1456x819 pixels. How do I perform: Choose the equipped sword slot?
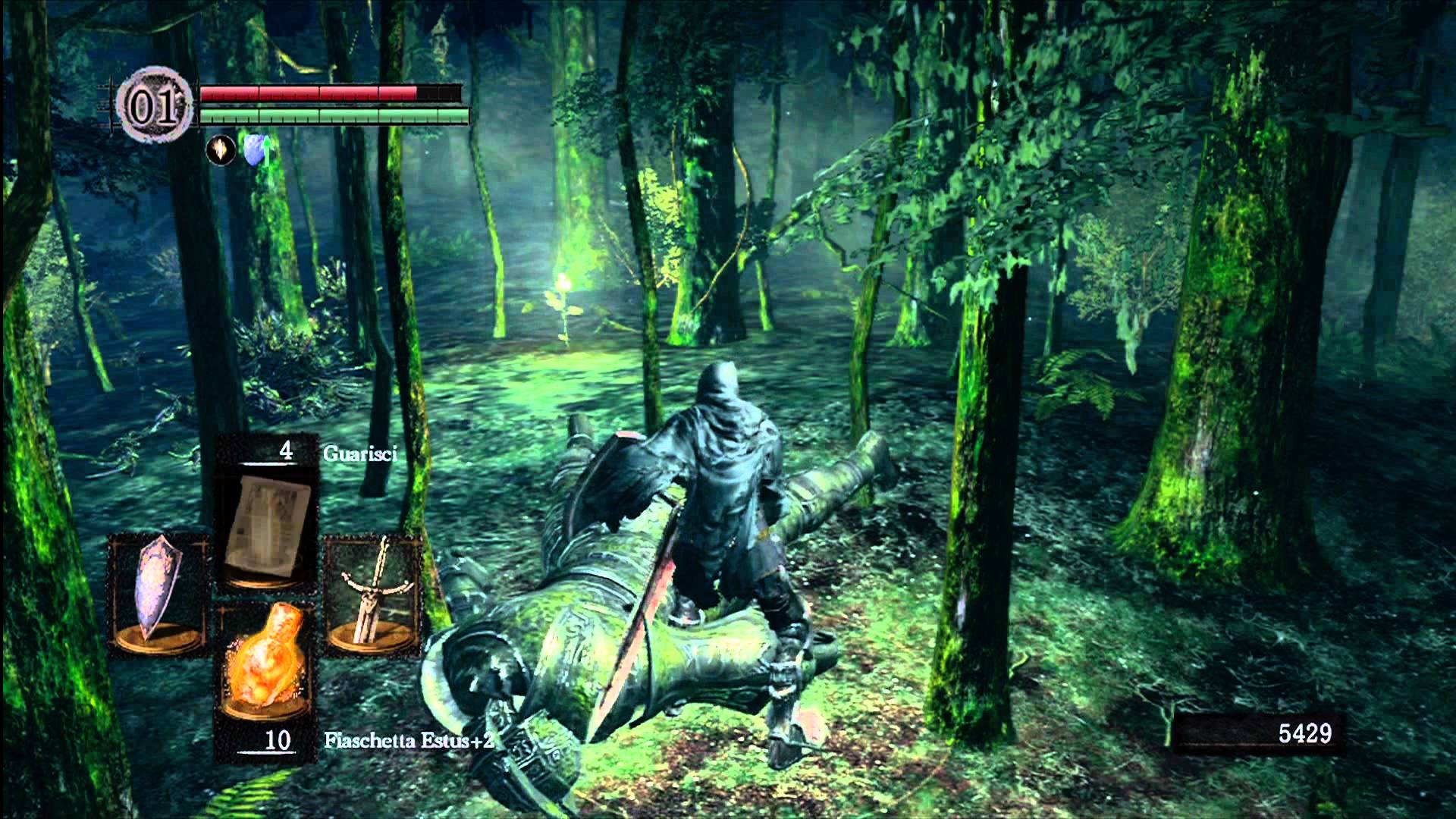[x=373, y=595]
